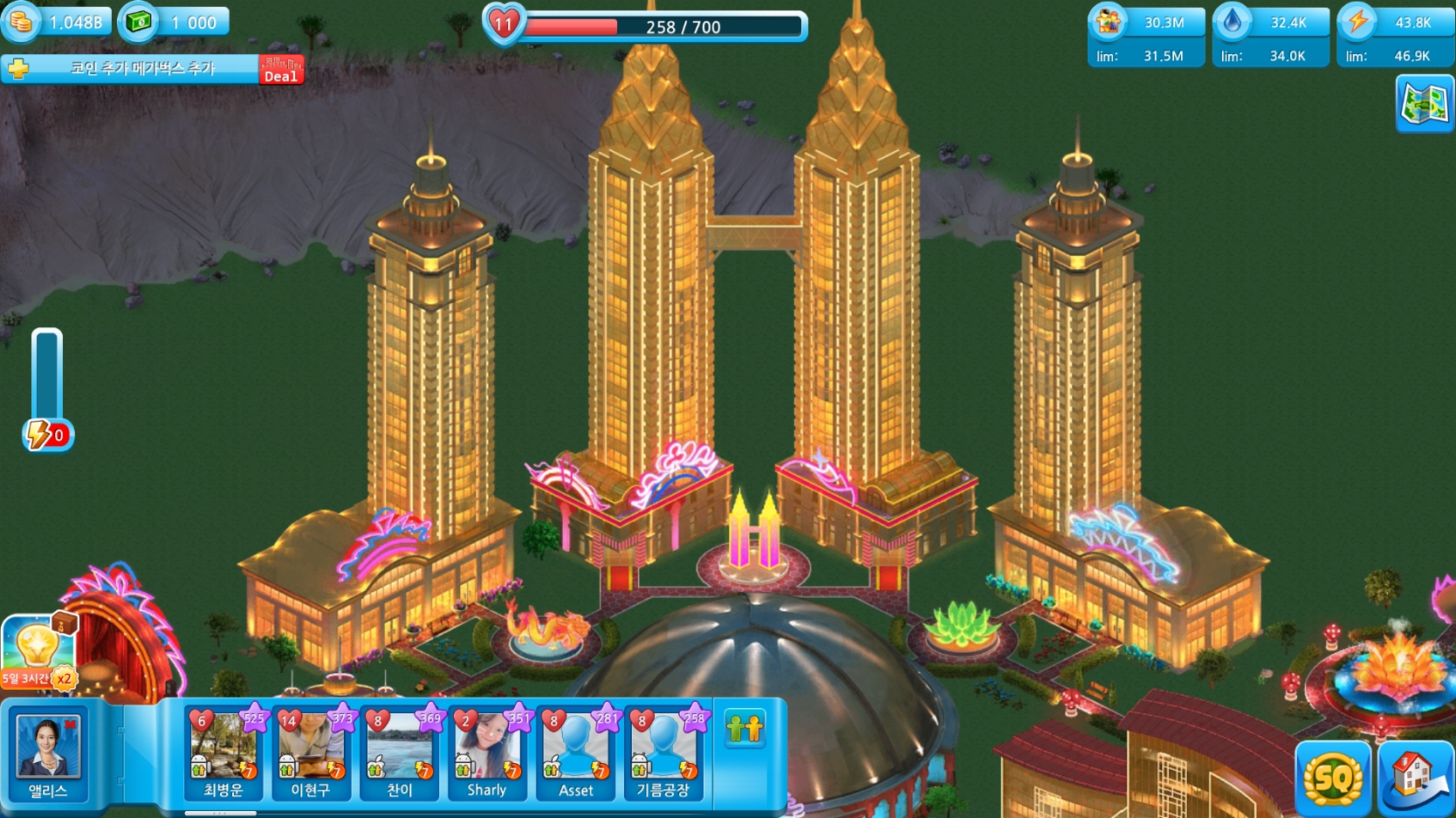Screen dimensions: 1456x818
Task: Visit friend 이현구's city
Action: 312,753
